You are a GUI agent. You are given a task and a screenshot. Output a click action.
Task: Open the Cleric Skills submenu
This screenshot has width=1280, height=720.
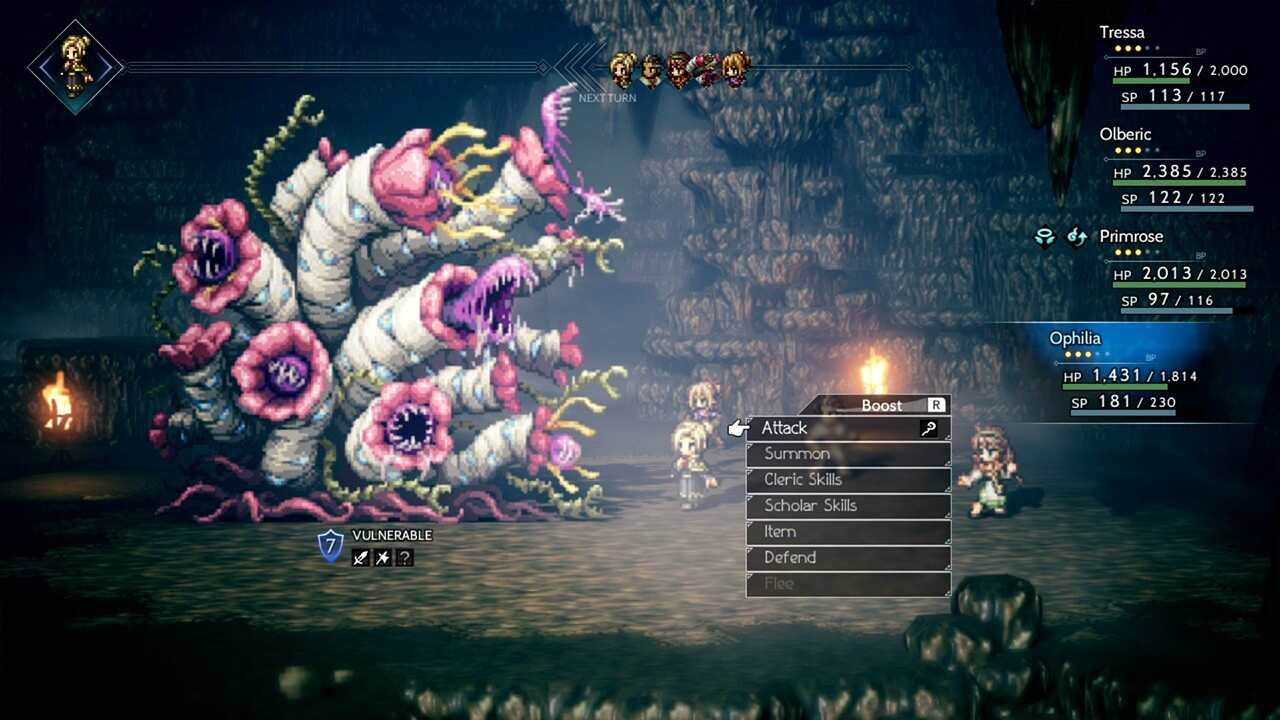pyautogui.click(x=805, y=479)
